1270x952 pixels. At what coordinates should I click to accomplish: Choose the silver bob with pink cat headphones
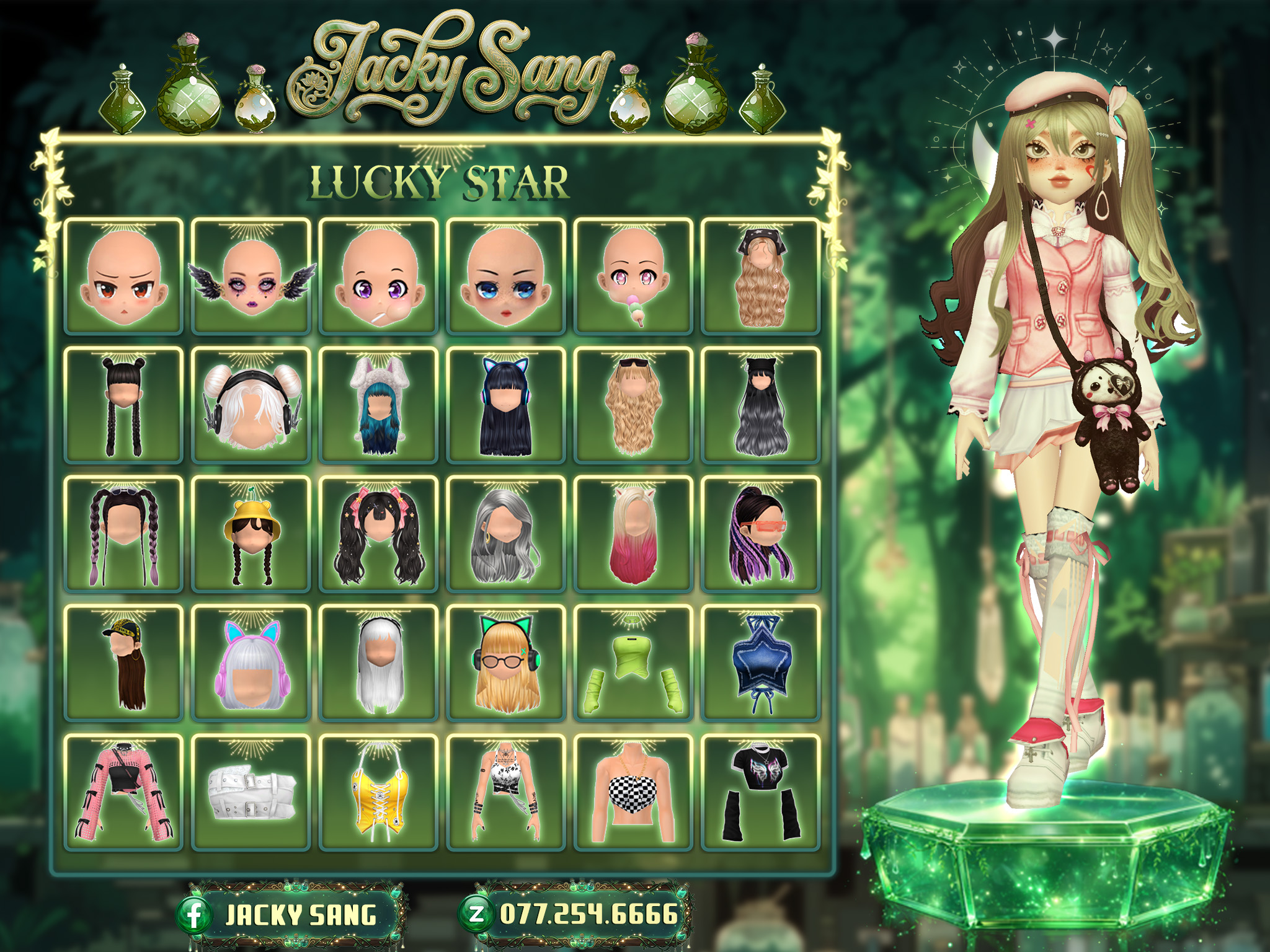coord(251,663)
